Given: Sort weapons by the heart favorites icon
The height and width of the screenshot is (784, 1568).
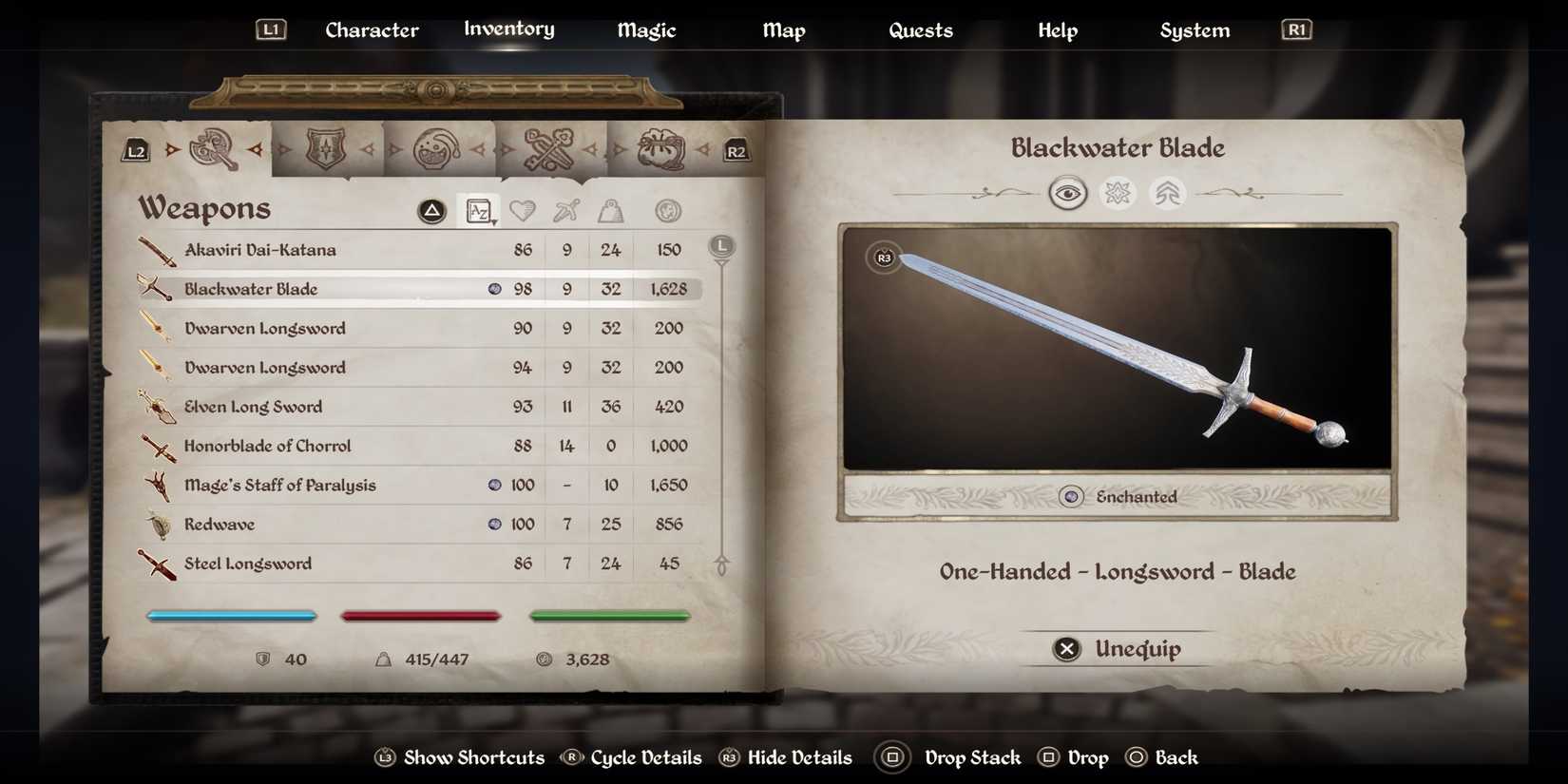Looking at the screenshot, I should (x=524, y=210).
